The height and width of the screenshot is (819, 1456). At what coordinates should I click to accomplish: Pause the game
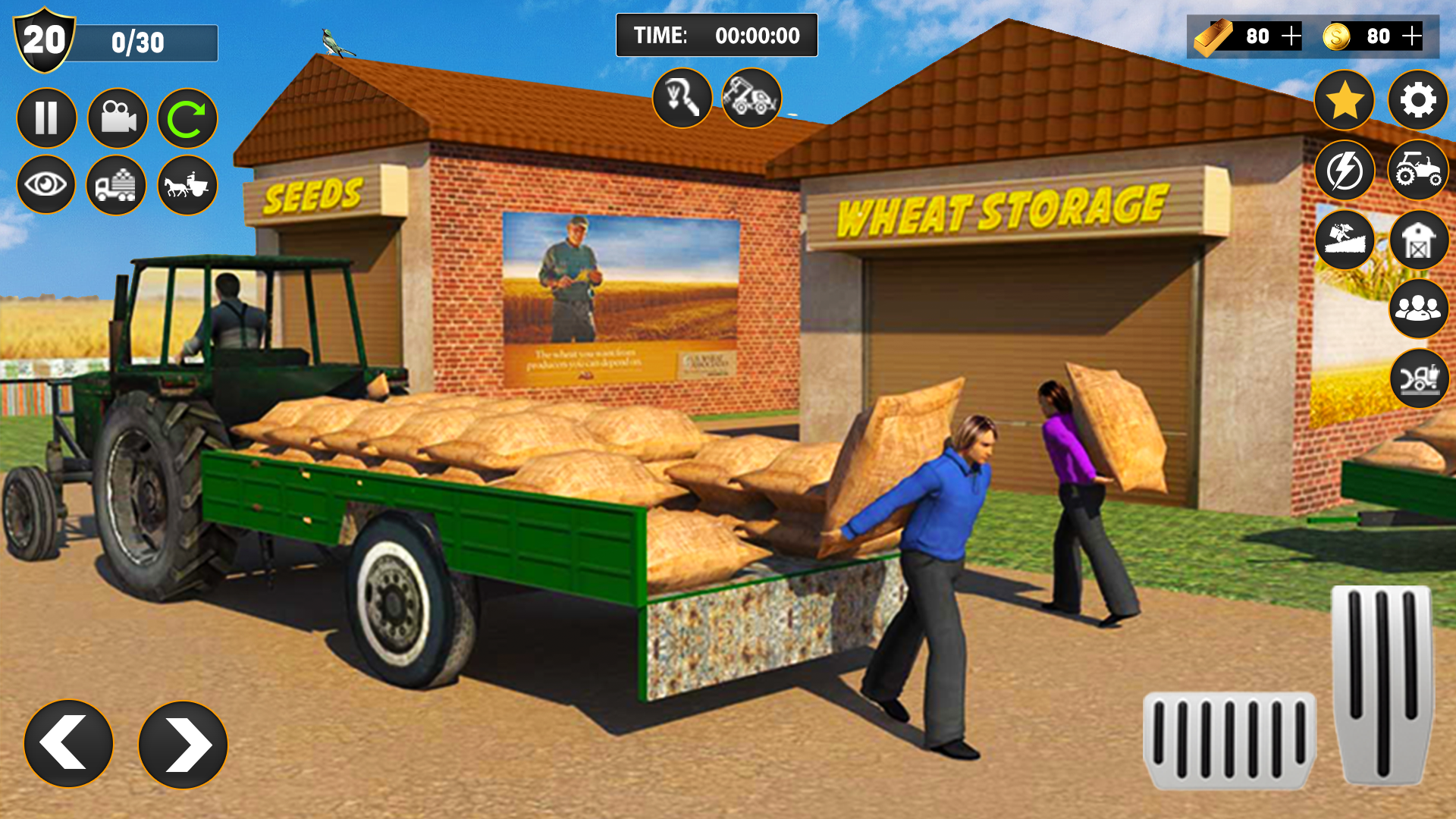coord(45,118)
